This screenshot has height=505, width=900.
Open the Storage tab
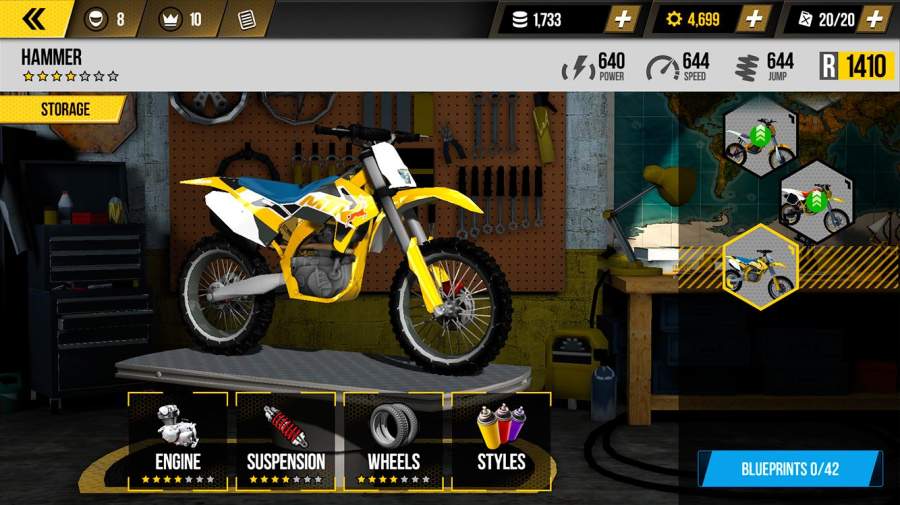pos(62,109)
